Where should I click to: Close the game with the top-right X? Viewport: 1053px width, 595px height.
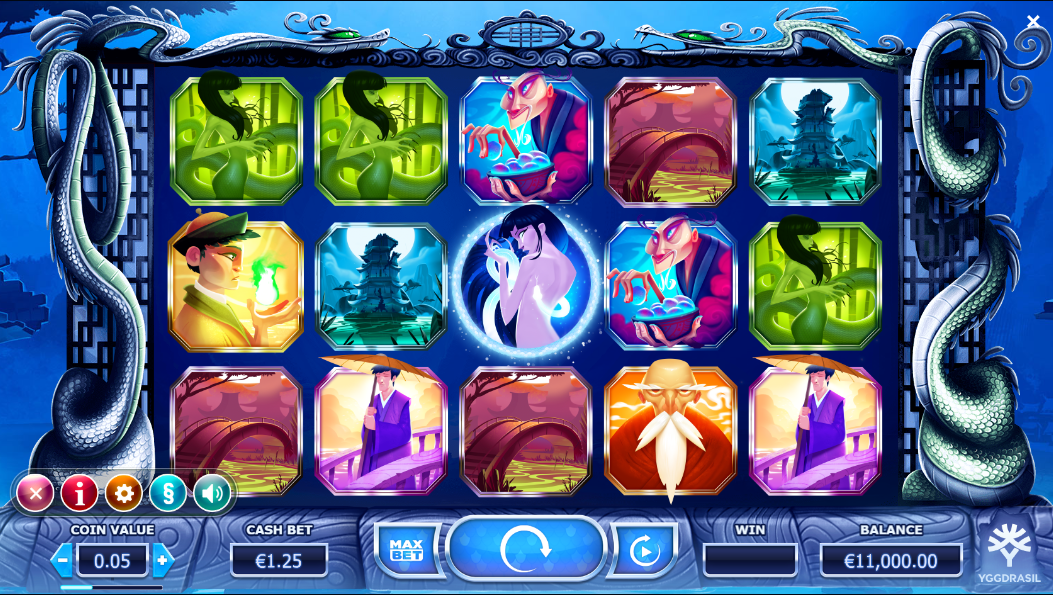(x=1033, y=21)
